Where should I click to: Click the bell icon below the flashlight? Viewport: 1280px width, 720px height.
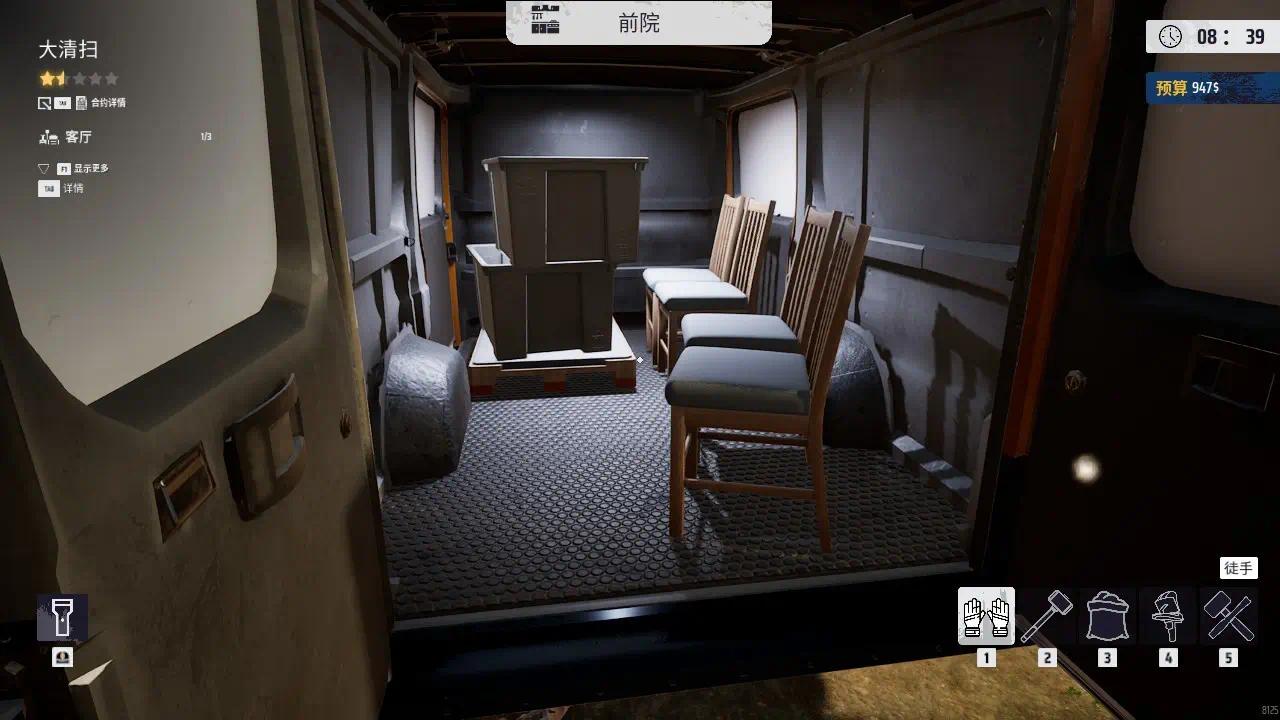point(61,658)
